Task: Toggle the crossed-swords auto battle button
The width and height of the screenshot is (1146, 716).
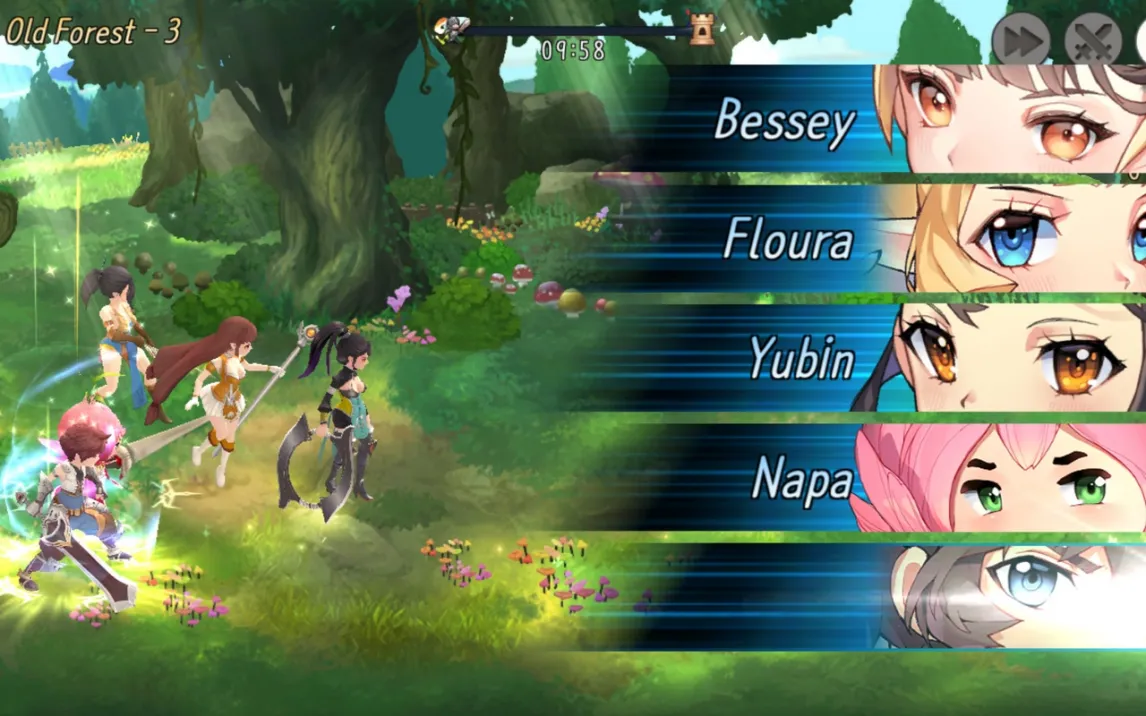Action: coord(1093,41)
